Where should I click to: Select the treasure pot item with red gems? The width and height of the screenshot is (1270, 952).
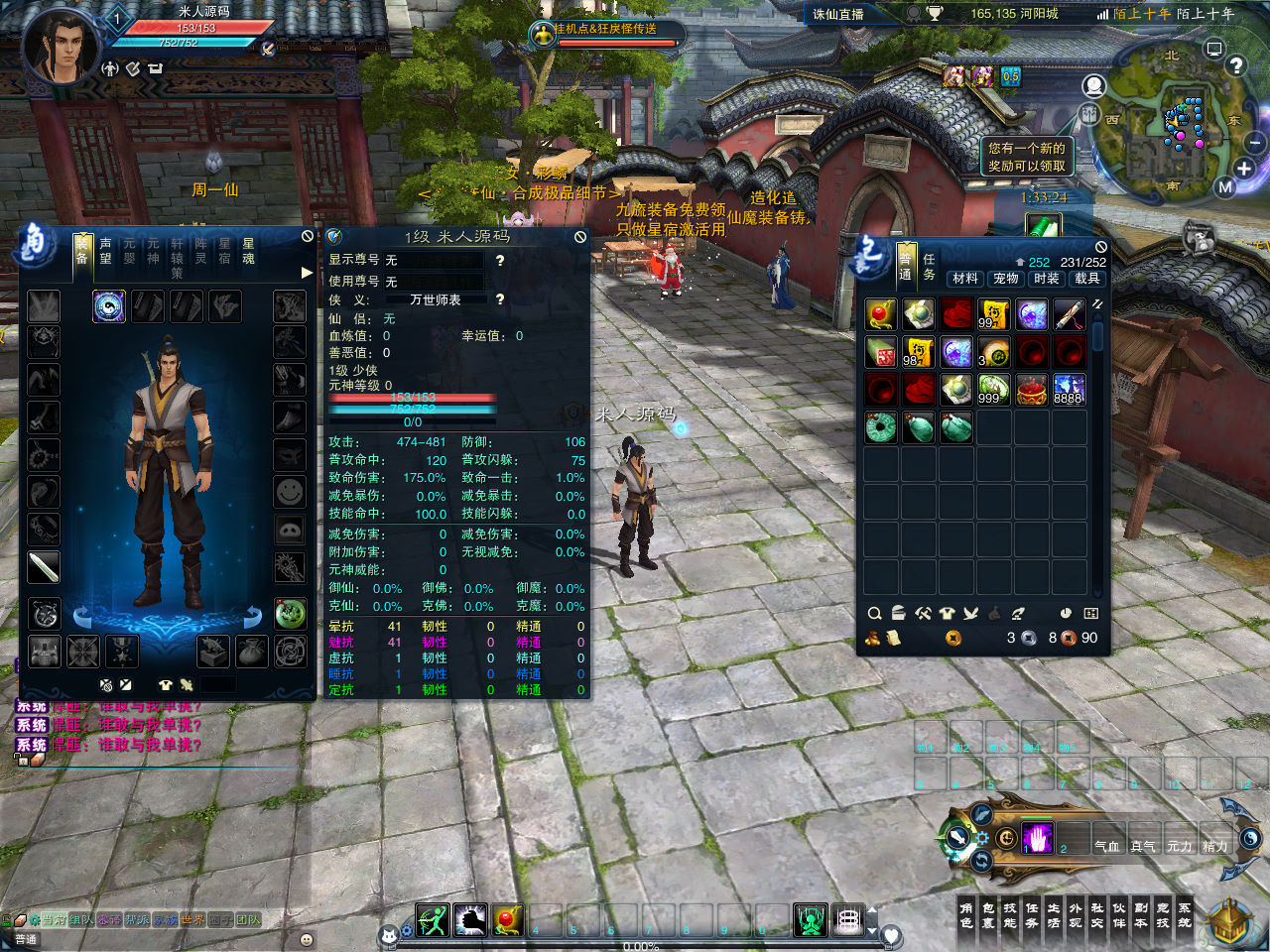pos(1032,390)
